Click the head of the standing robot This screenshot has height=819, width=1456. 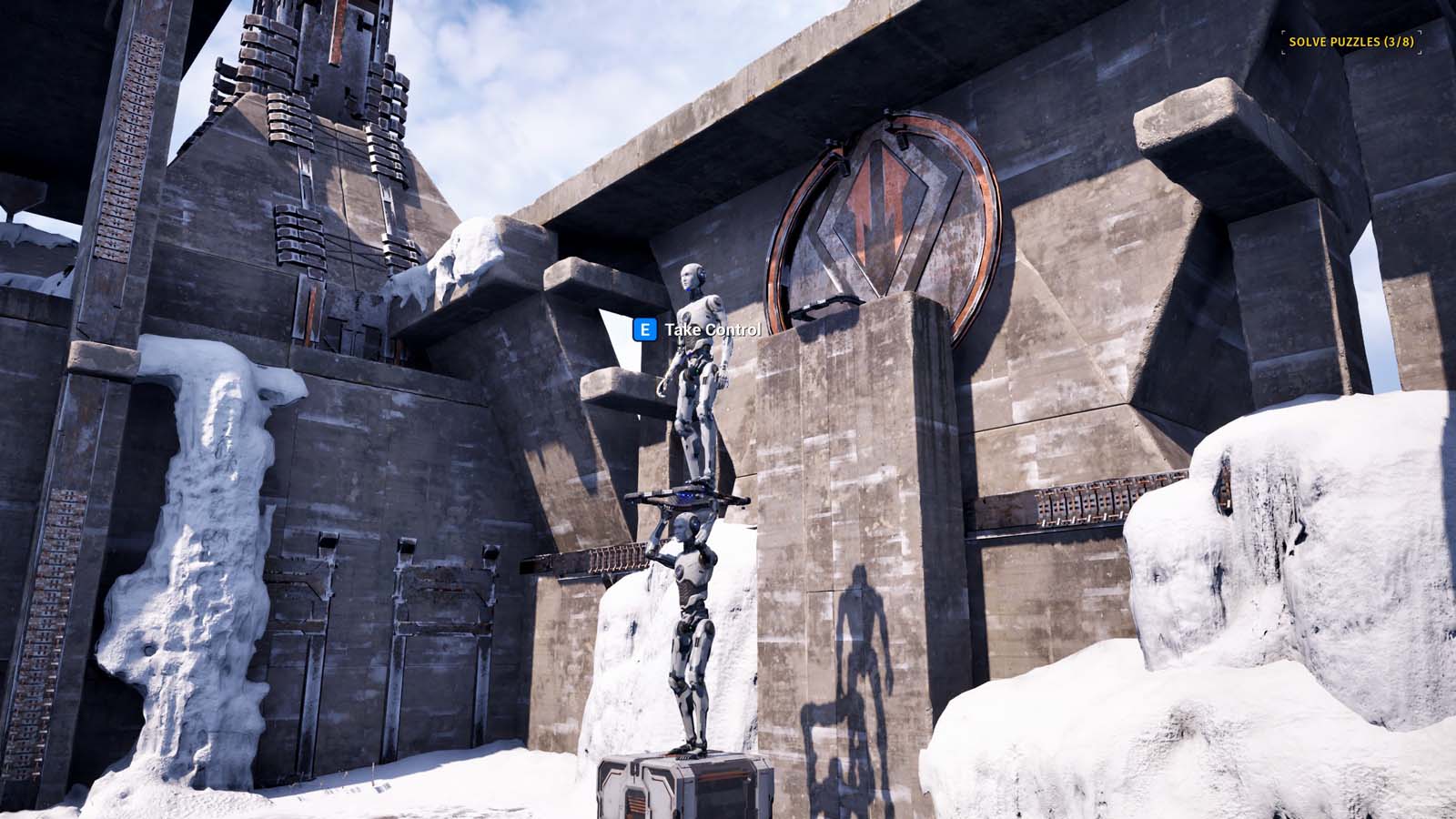coord(693,276)
